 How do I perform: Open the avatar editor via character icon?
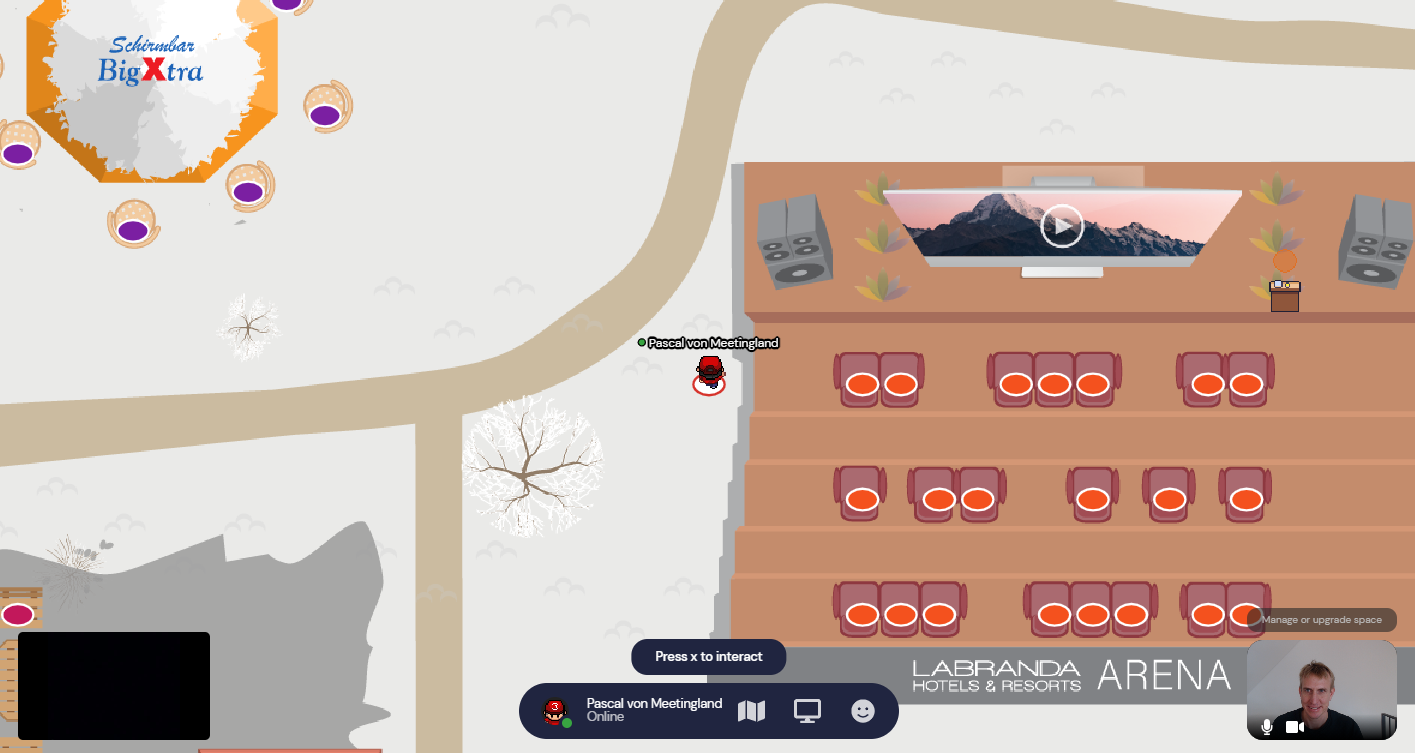(555, 712)
